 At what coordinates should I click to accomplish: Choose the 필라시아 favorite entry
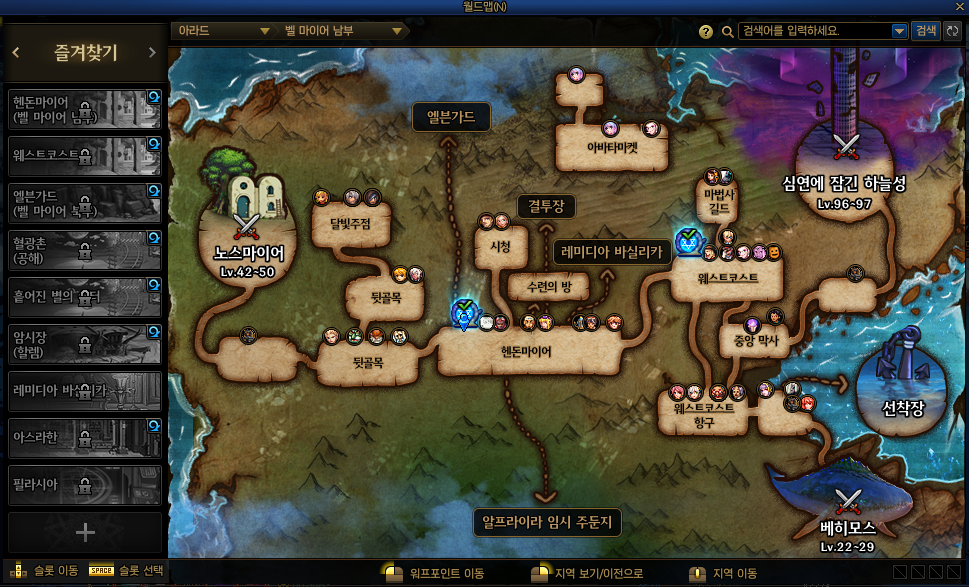click(x=85, y=485)
